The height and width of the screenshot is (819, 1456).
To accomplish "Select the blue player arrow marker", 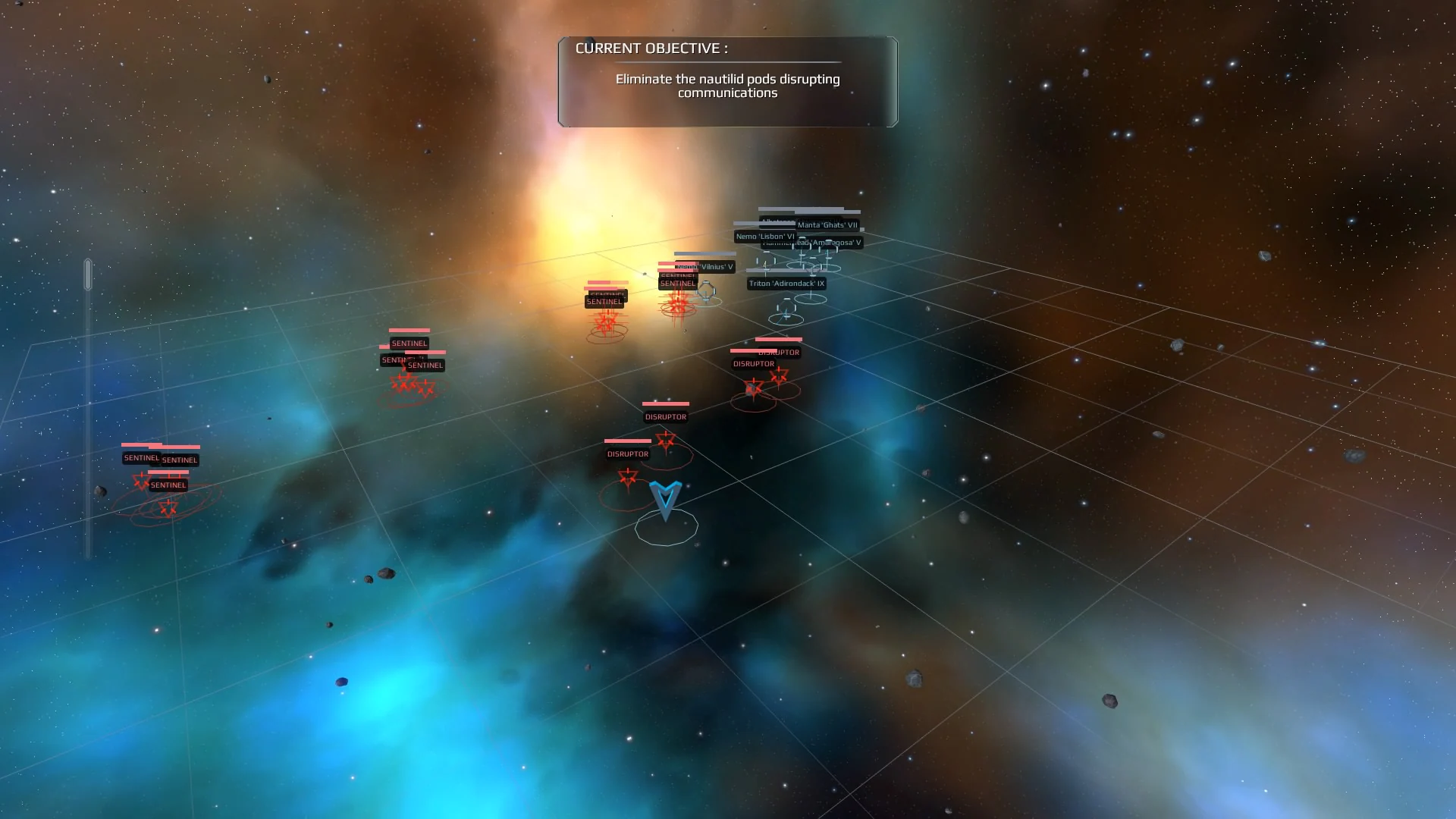I will [665, 497].
